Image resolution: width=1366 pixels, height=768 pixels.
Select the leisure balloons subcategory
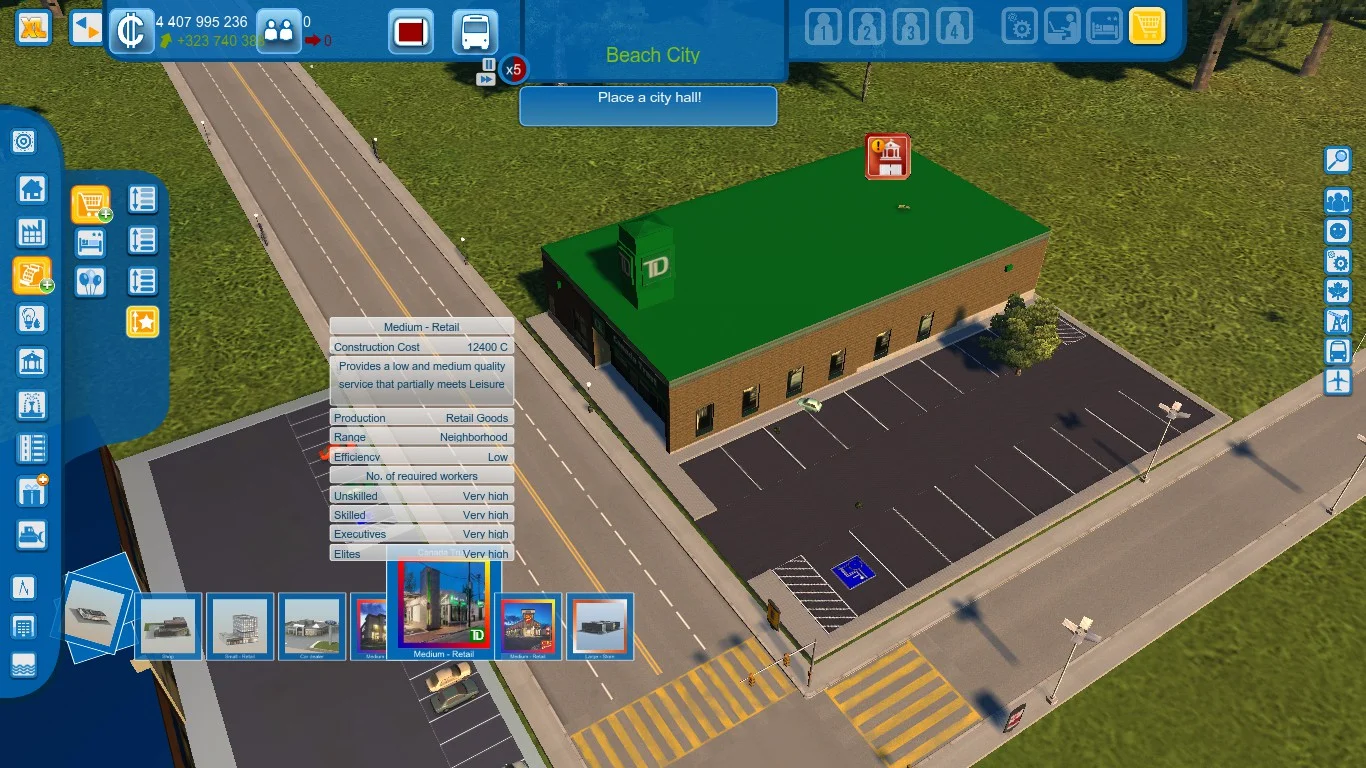pos(91,281)
